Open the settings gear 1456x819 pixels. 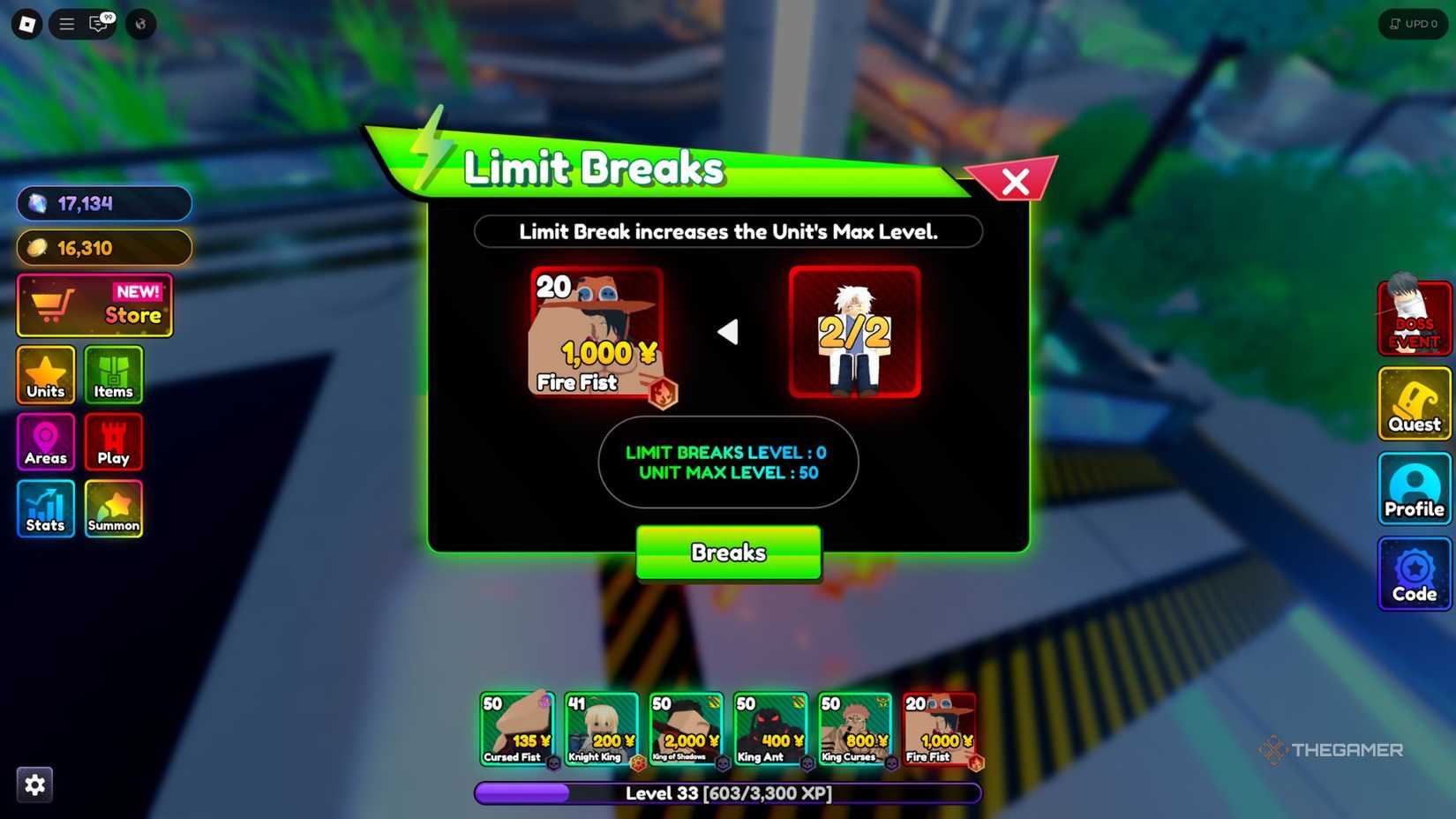tap(34, 784)
